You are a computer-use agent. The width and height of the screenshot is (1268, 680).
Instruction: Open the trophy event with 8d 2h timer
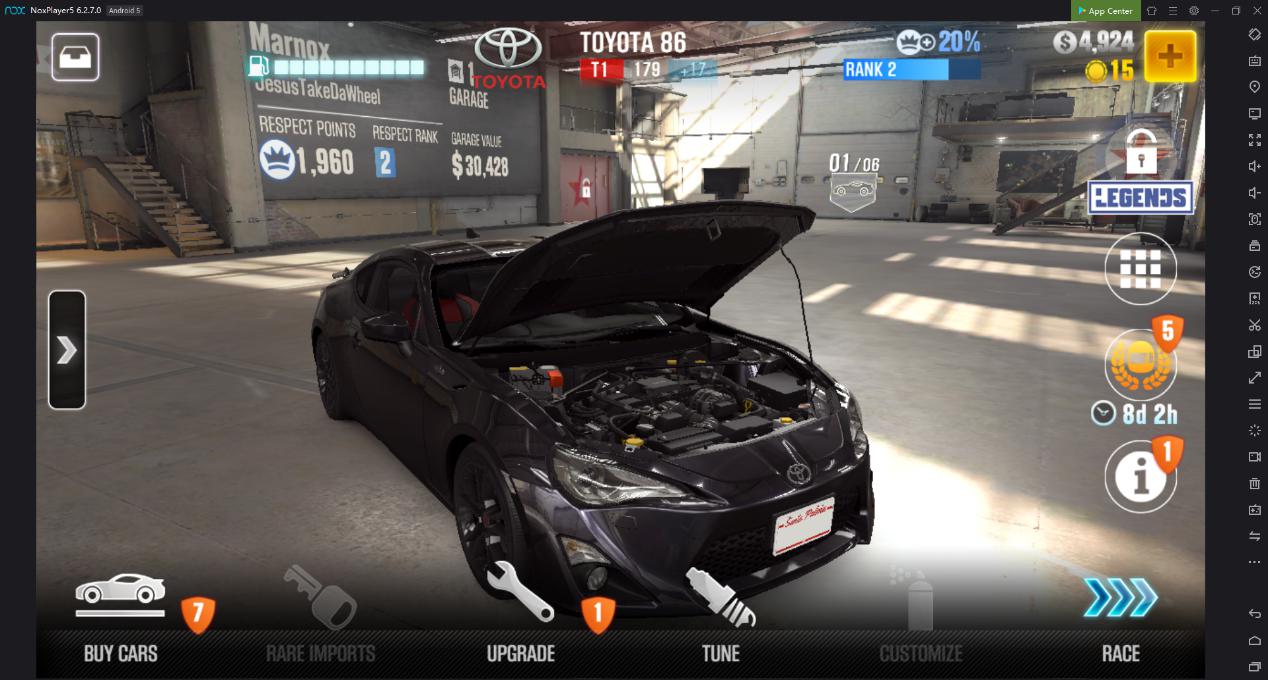(1140, 366)
